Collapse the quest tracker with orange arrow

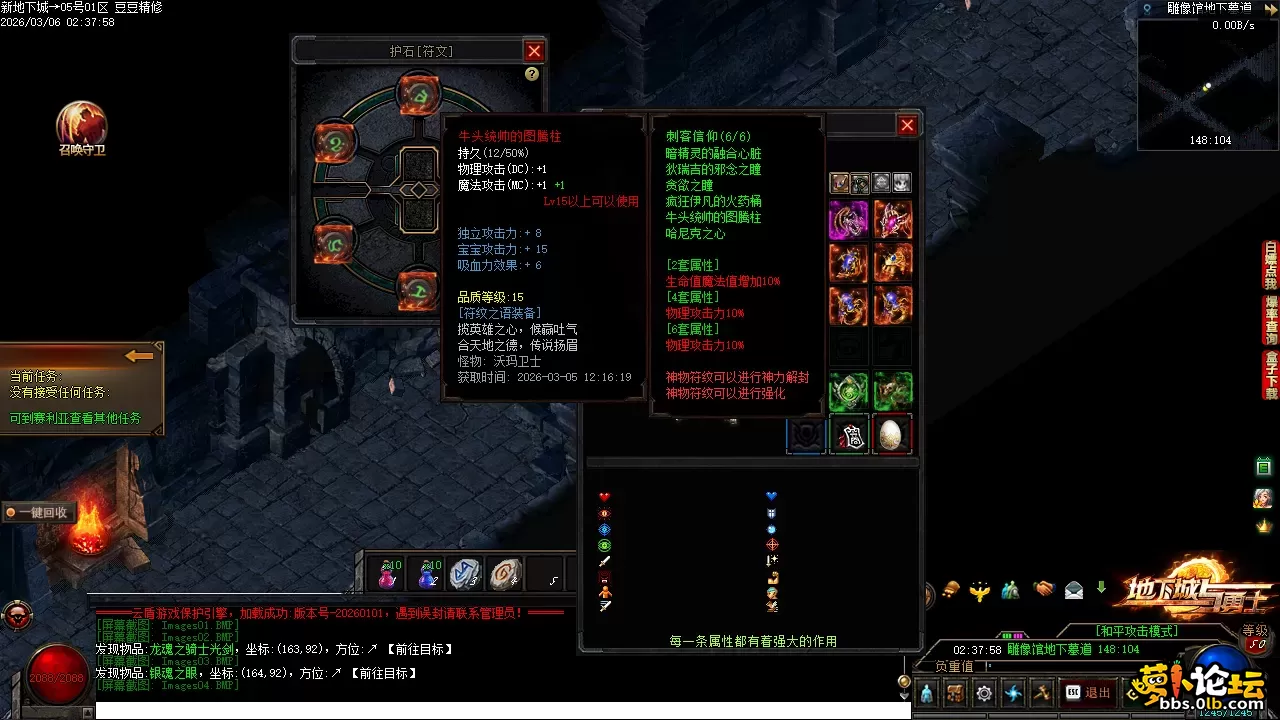tap(139, 356)
